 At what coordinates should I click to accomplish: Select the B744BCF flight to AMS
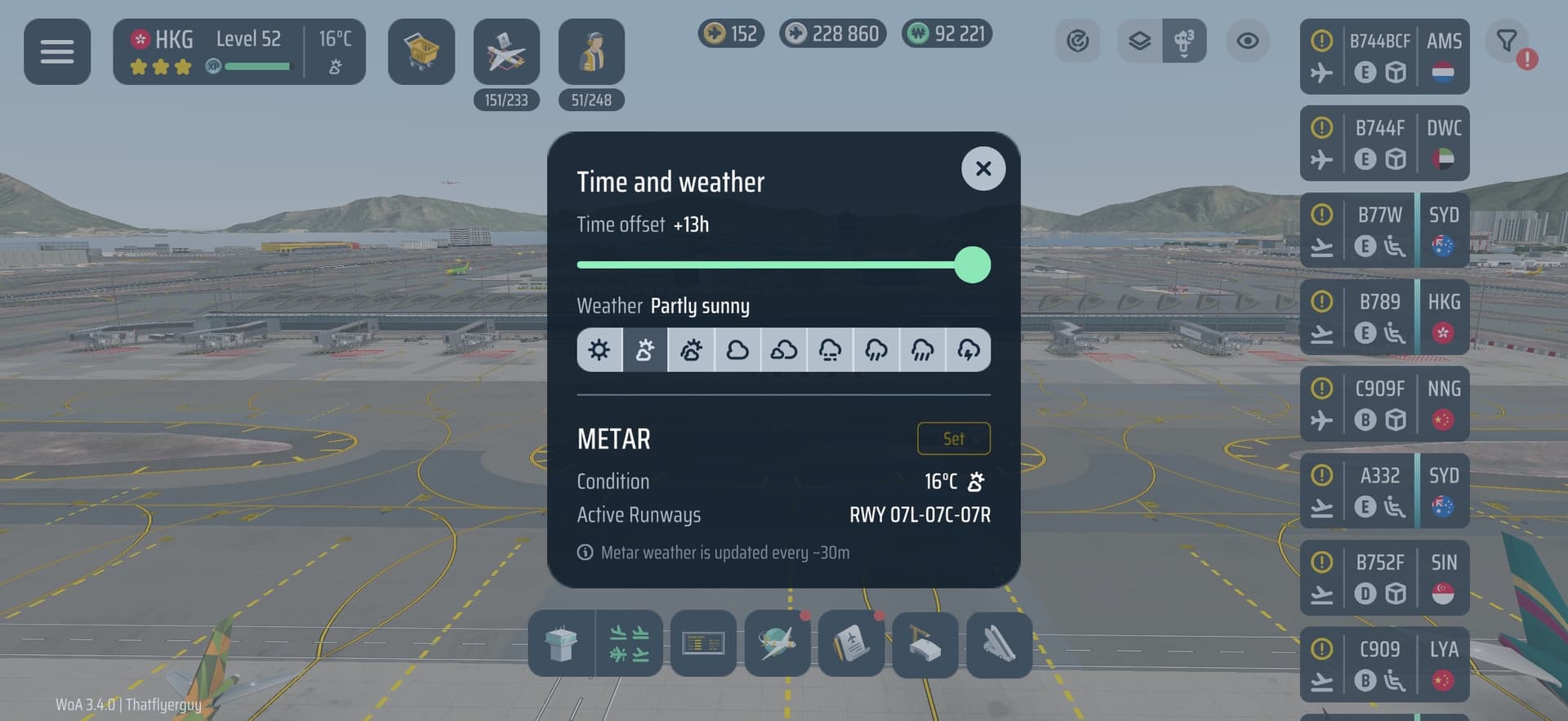click(1384, 56)
